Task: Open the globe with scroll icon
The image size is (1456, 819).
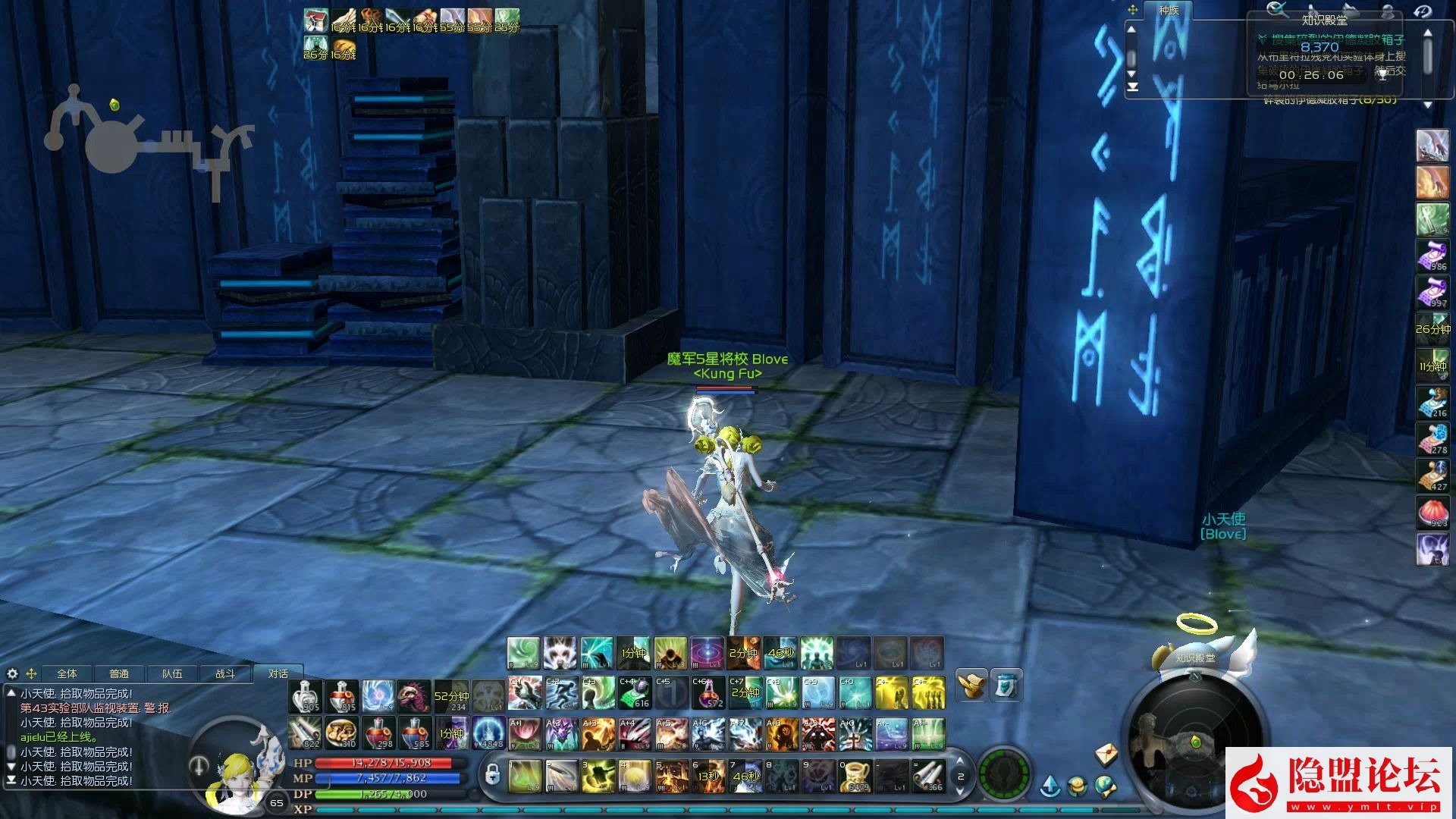Action: click(1106, 786)
